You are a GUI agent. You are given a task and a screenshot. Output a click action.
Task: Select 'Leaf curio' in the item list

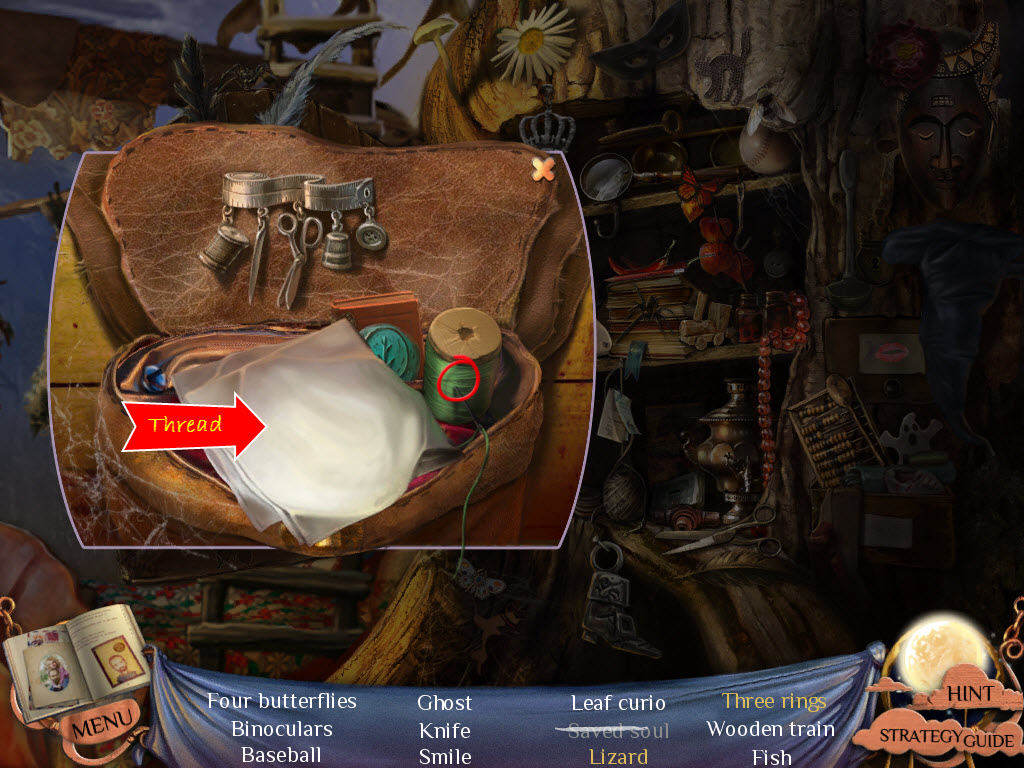tap(618, 703)
